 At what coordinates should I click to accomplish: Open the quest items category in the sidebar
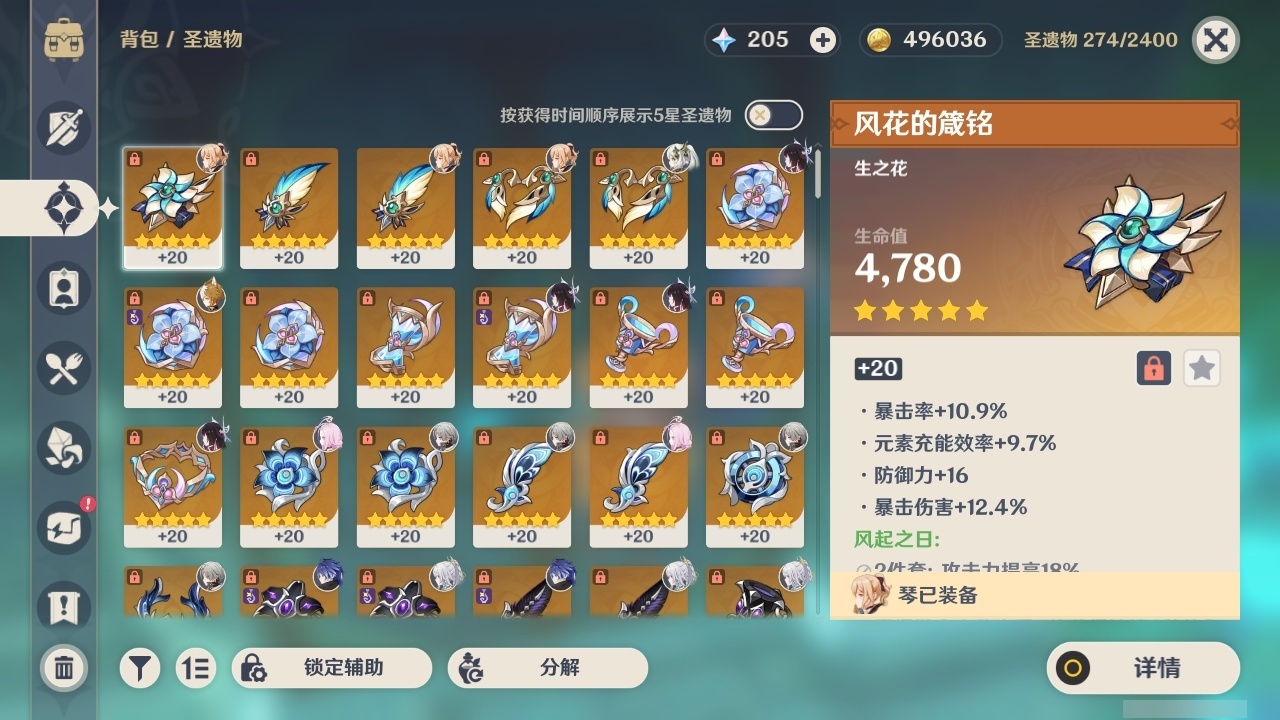64,602
